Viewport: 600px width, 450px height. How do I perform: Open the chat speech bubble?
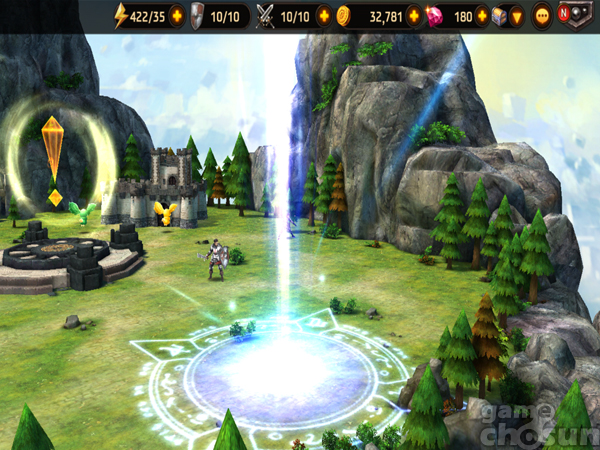(543, 16)
